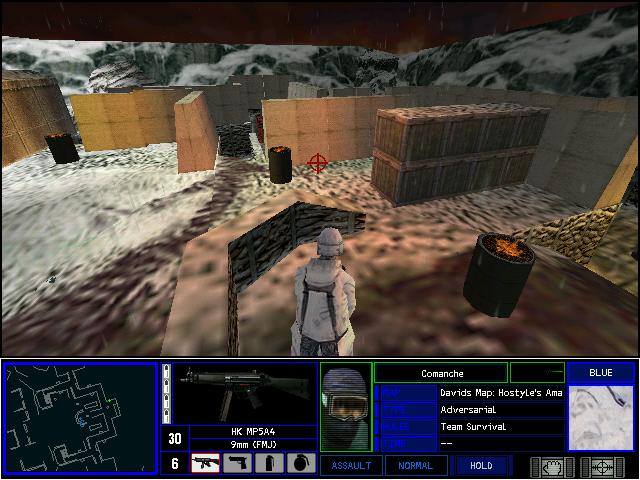Switch to the pistol sidearm slot
Image resolution: width=640 pixels, height=480 pixels.
click(x=237, y=463)
